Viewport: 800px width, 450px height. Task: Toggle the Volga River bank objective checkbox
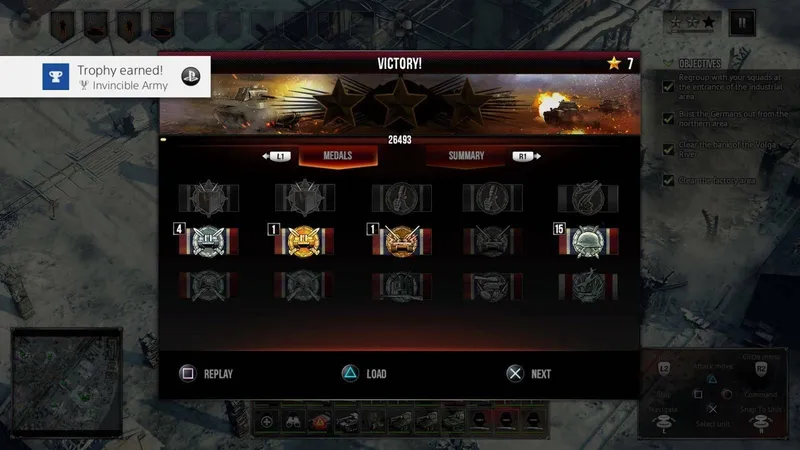point(668,150)
